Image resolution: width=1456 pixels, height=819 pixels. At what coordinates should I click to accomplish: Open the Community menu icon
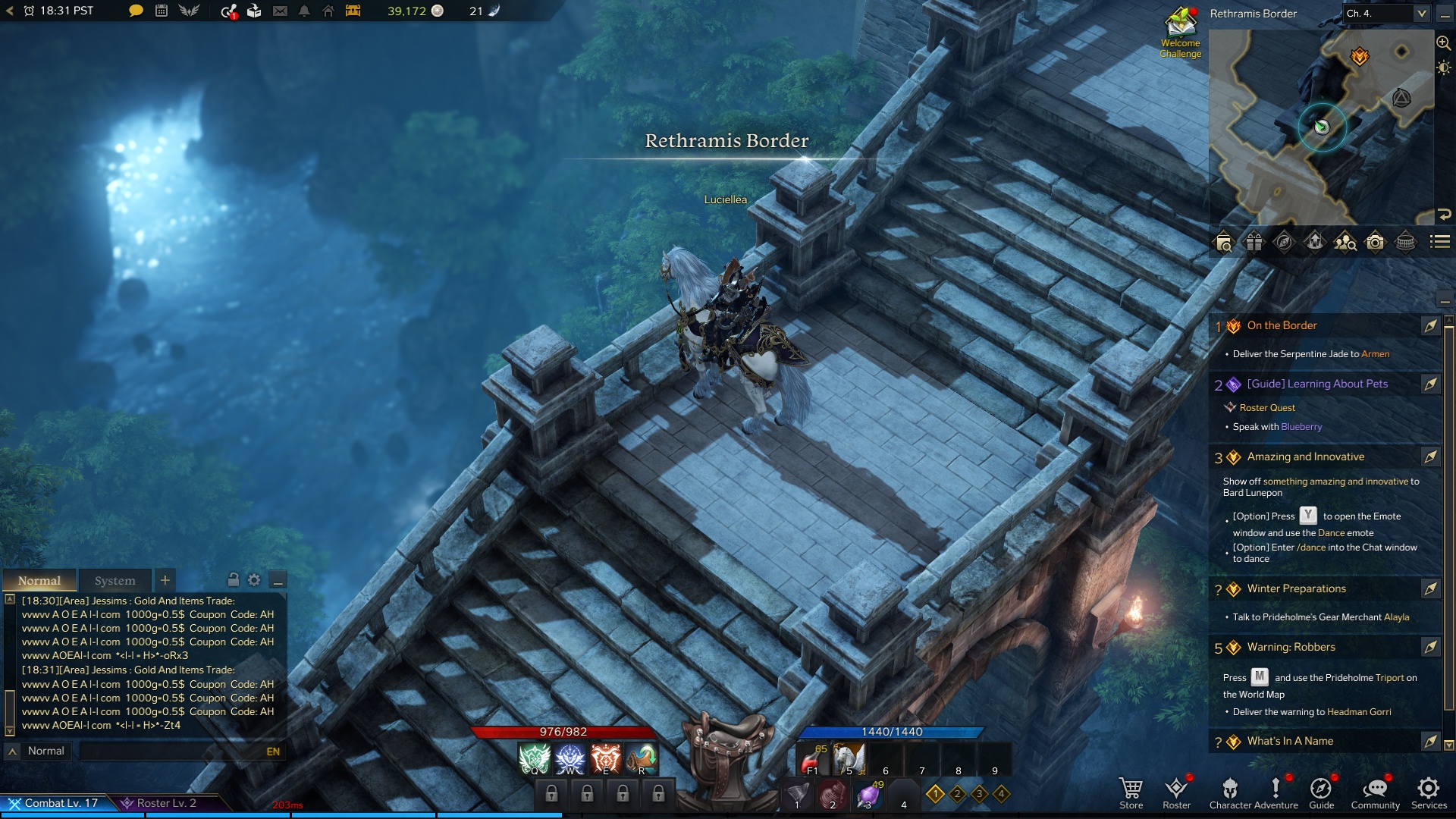pos(1376,789)
